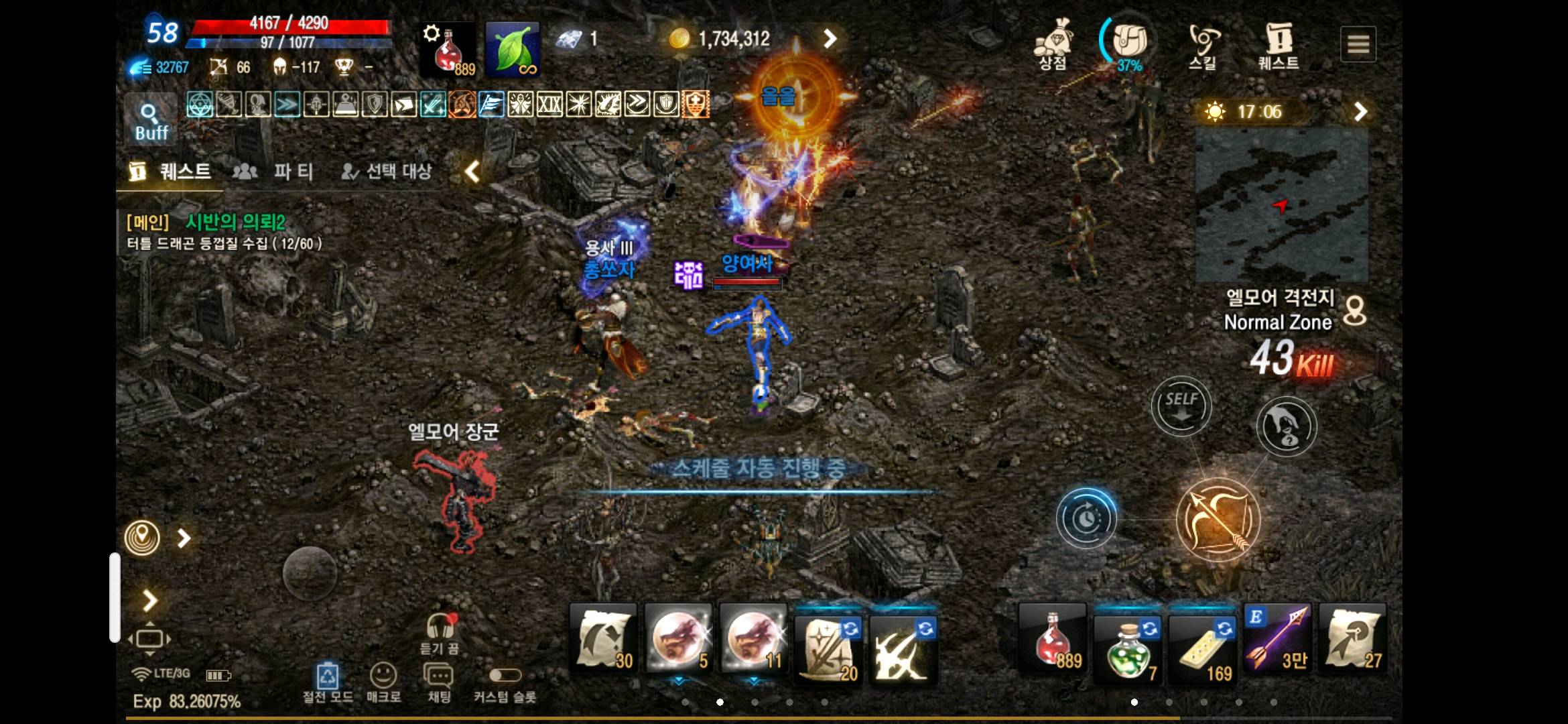Collapse the quest panel with its chevron

pyautogui.click(x=472, y=172)
